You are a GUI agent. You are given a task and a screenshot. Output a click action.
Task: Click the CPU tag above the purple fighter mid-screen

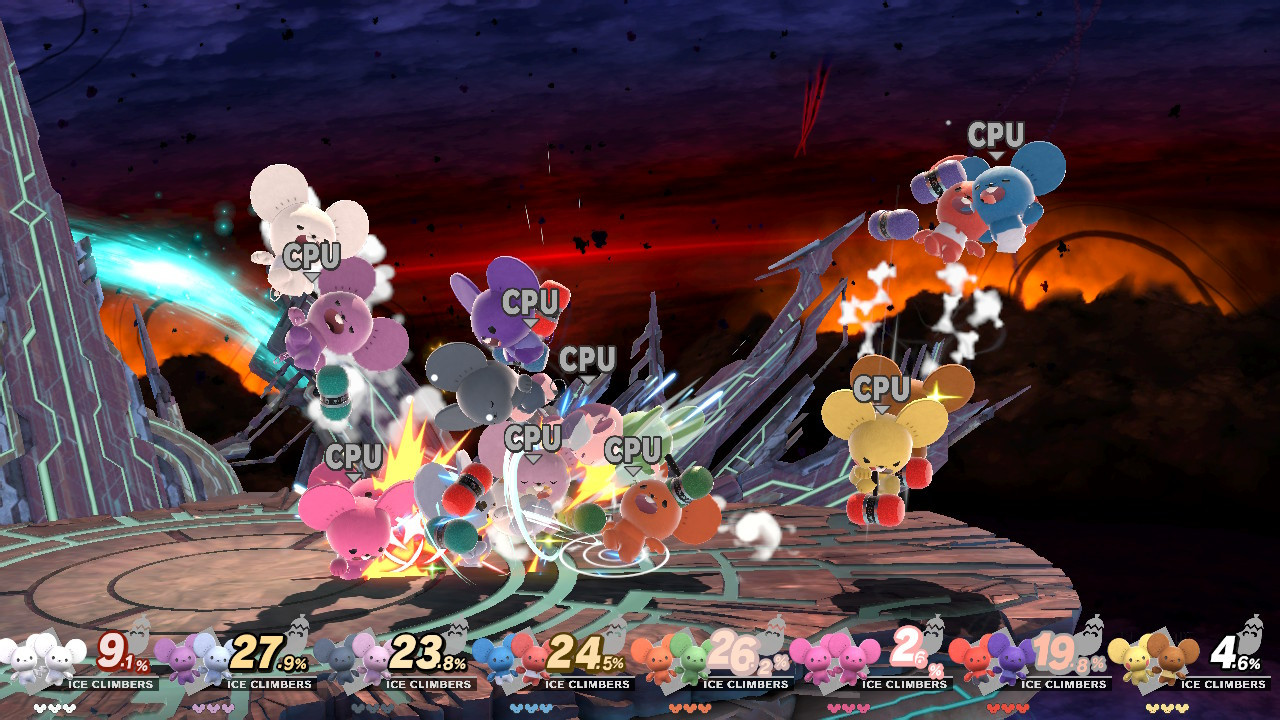[532, 298]
